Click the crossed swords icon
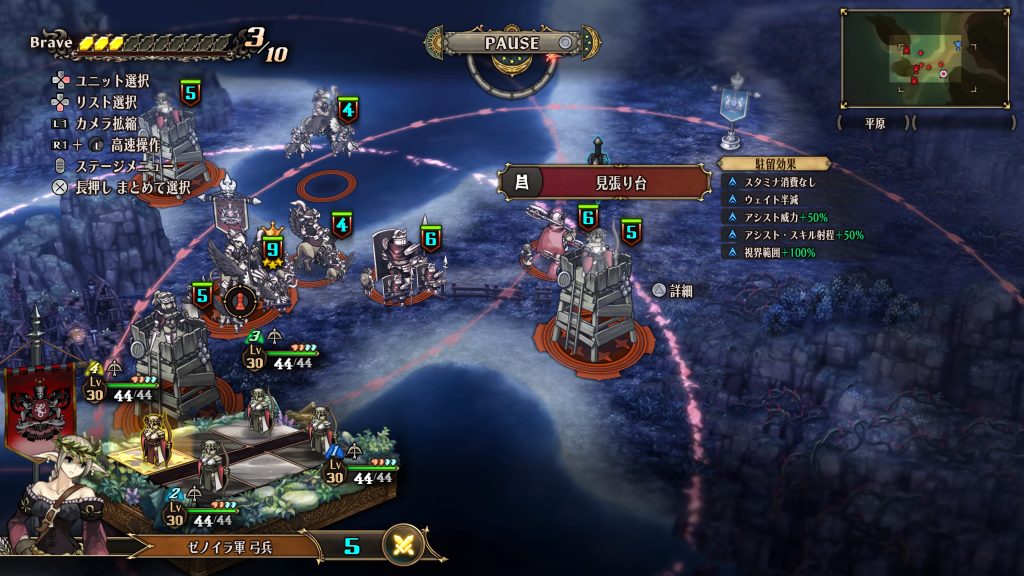 click(x=404, y=546)
